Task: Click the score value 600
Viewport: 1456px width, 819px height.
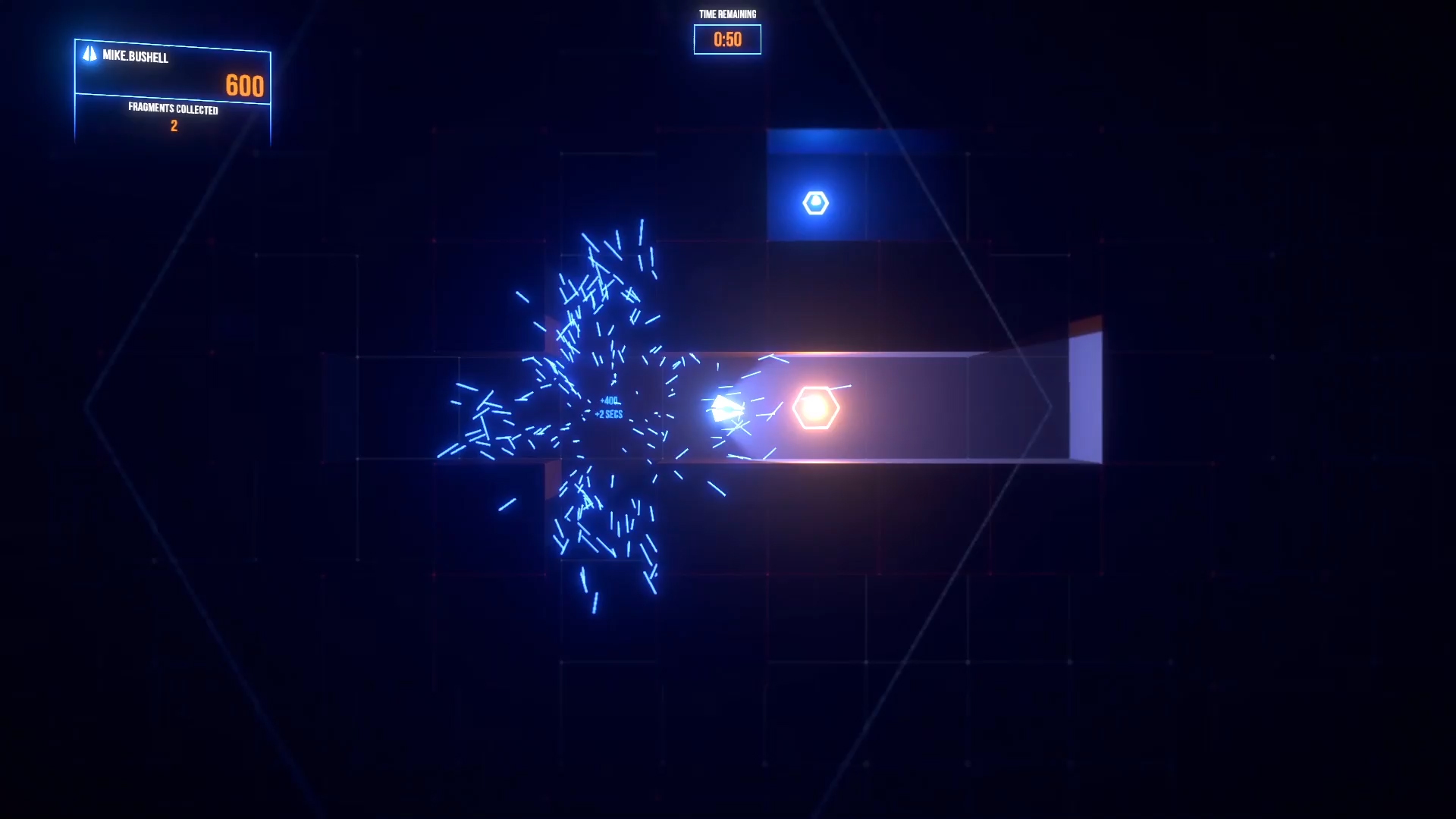Action: pyautogui.click(x=246, y=85)
